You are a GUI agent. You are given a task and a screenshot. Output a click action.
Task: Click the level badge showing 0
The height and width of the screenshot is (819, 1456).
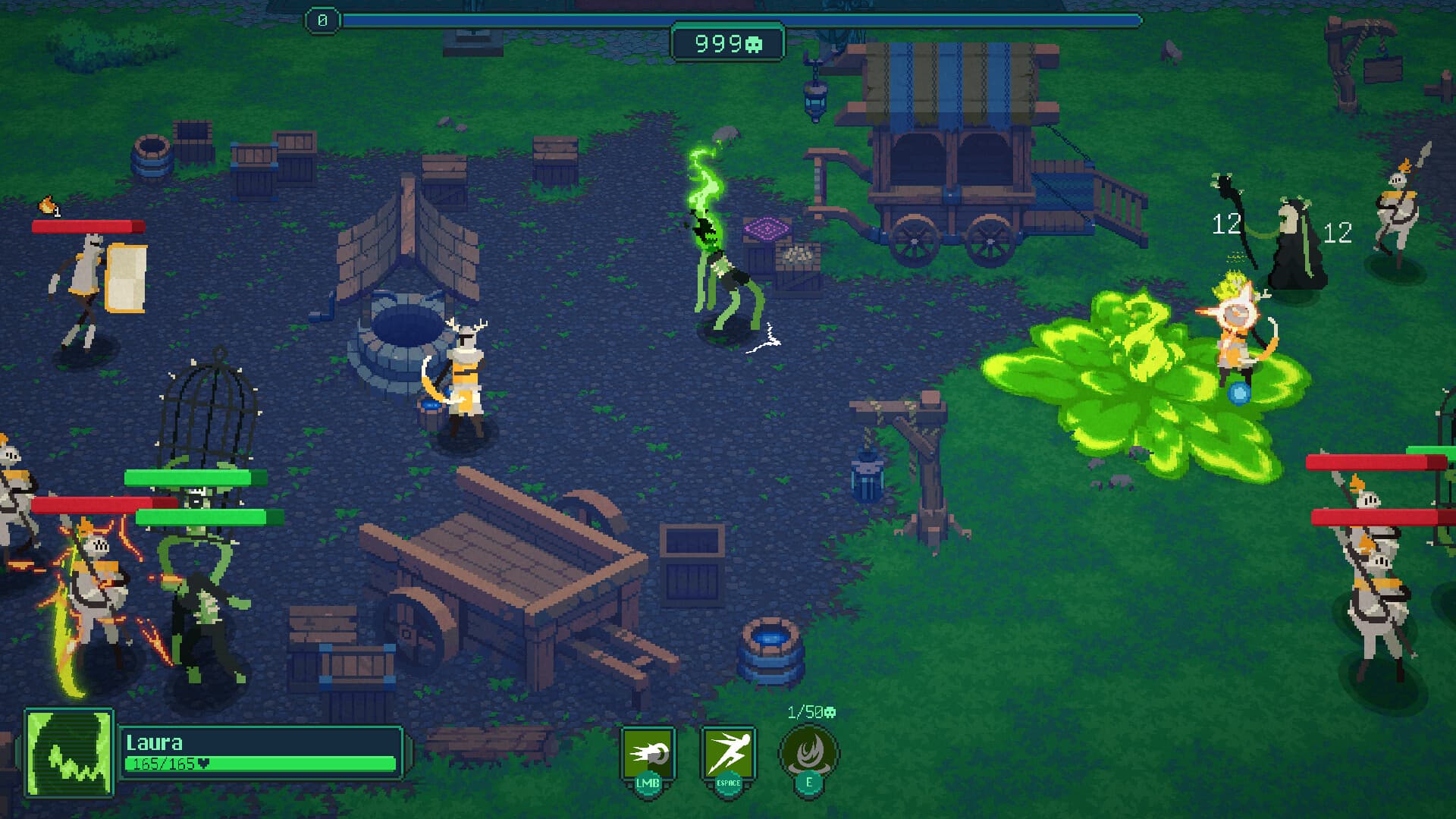[324, 18]
